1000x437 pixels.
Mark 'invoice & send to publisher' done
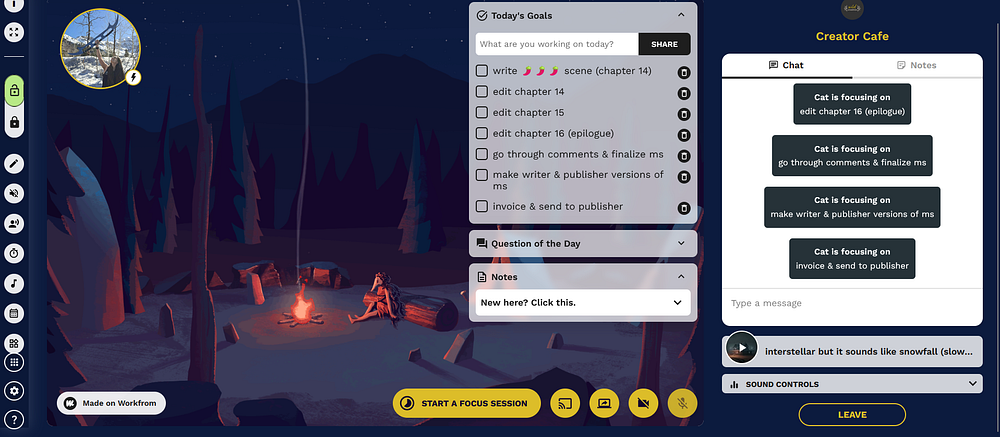482,206
